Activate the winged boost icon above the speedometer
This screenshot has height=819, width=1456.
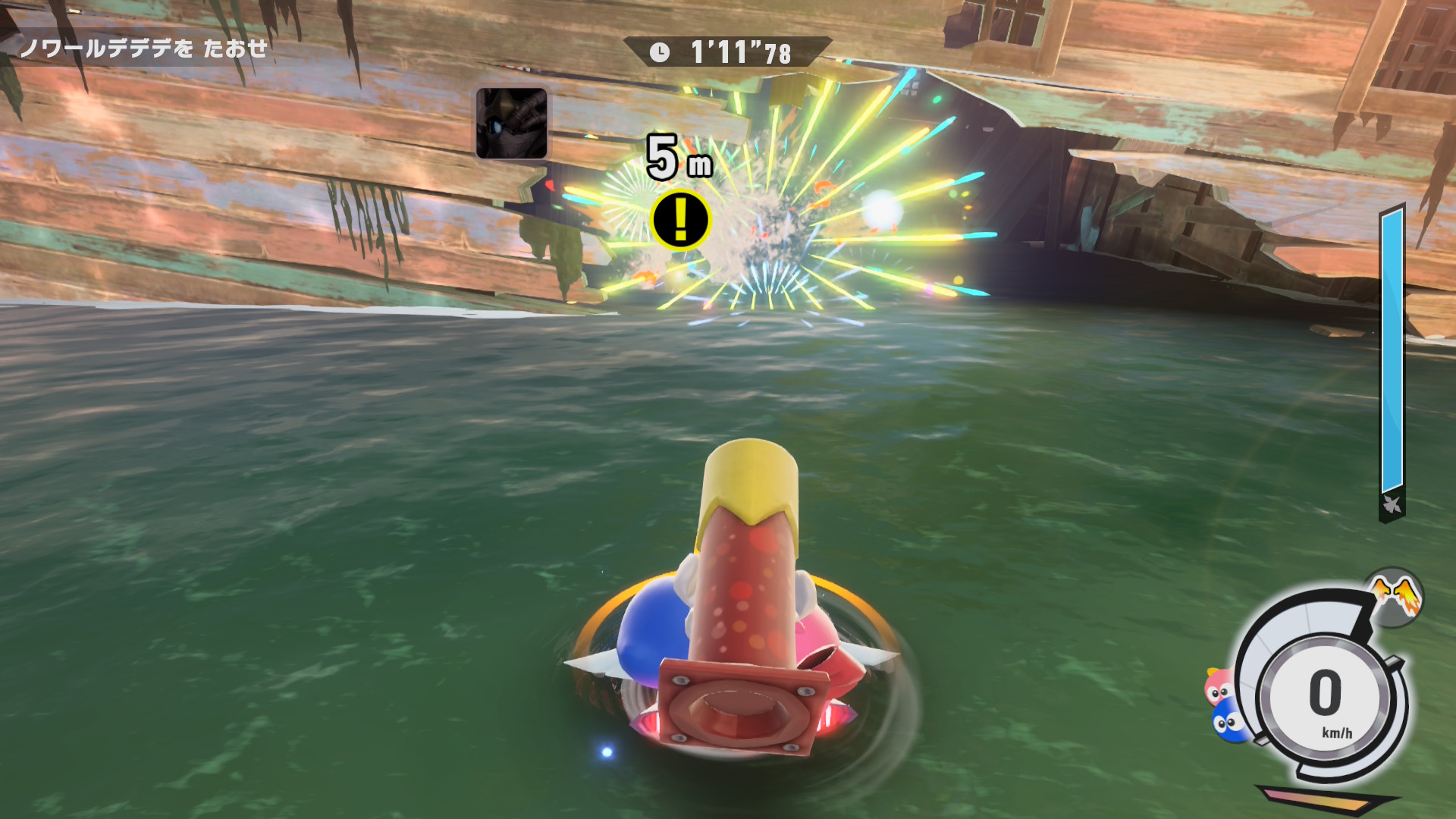pos(1397,597)
